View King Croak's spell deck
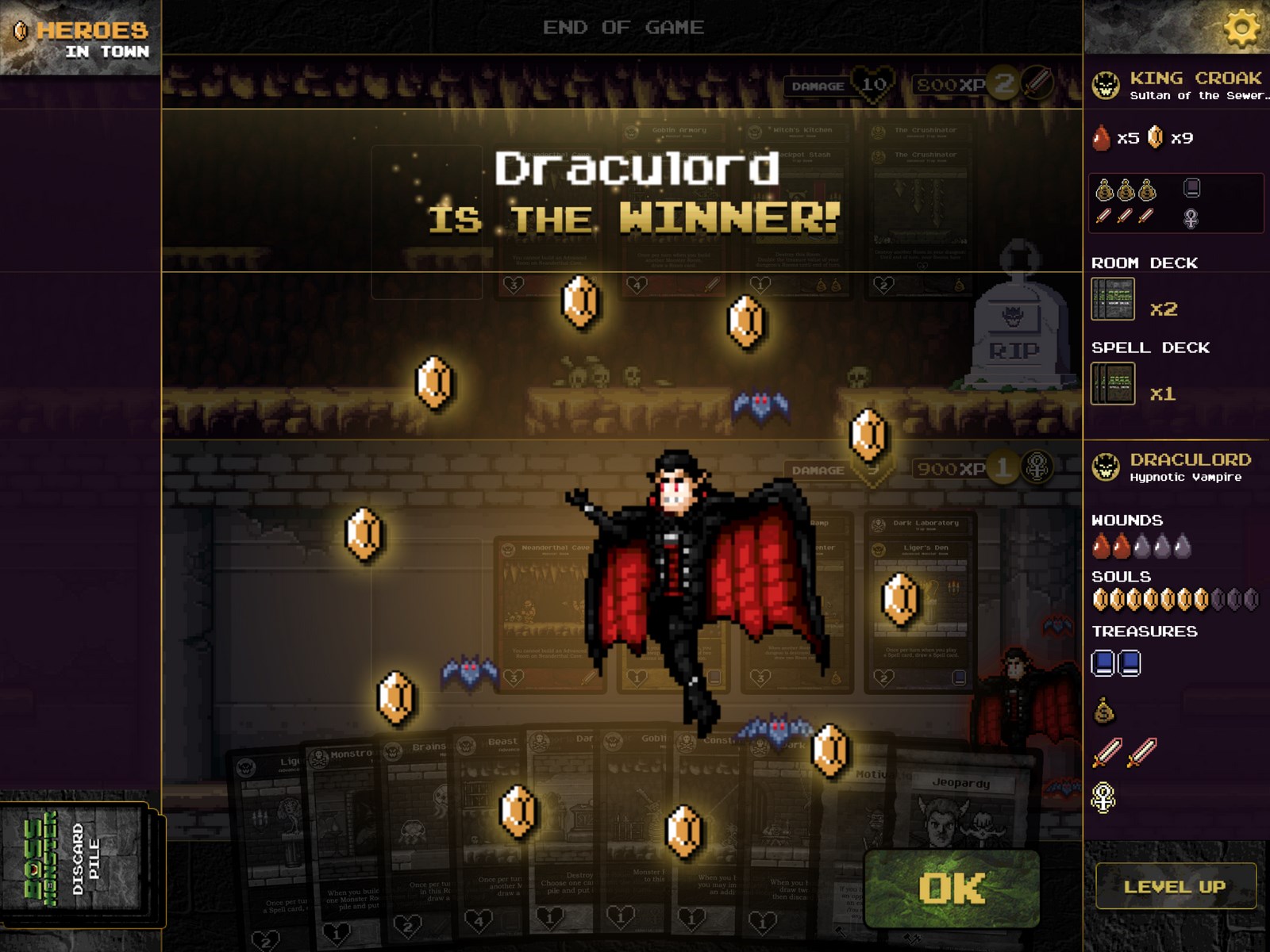This screenshot has height=952, width=1270. click(x=1113, y=384)
